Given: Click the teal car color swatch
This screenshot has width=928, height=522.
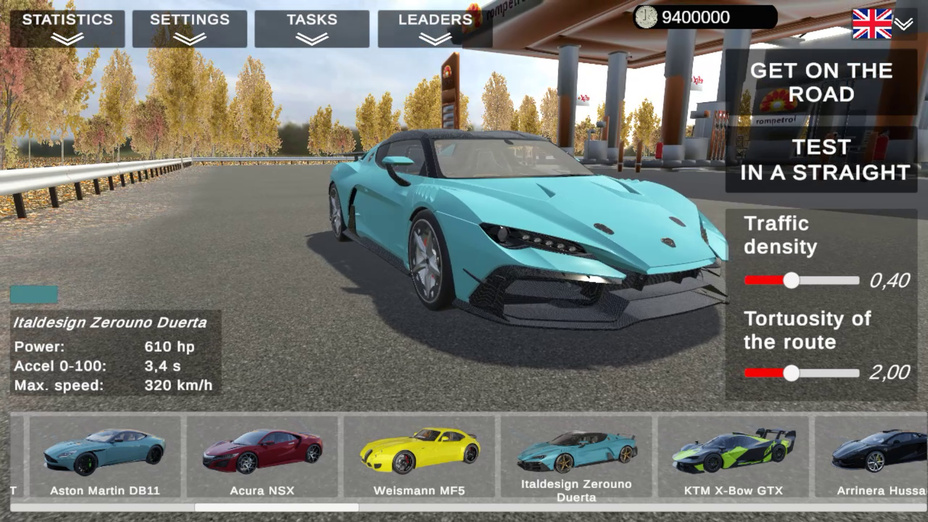Looking at the screenshot, I should point(34,295).
